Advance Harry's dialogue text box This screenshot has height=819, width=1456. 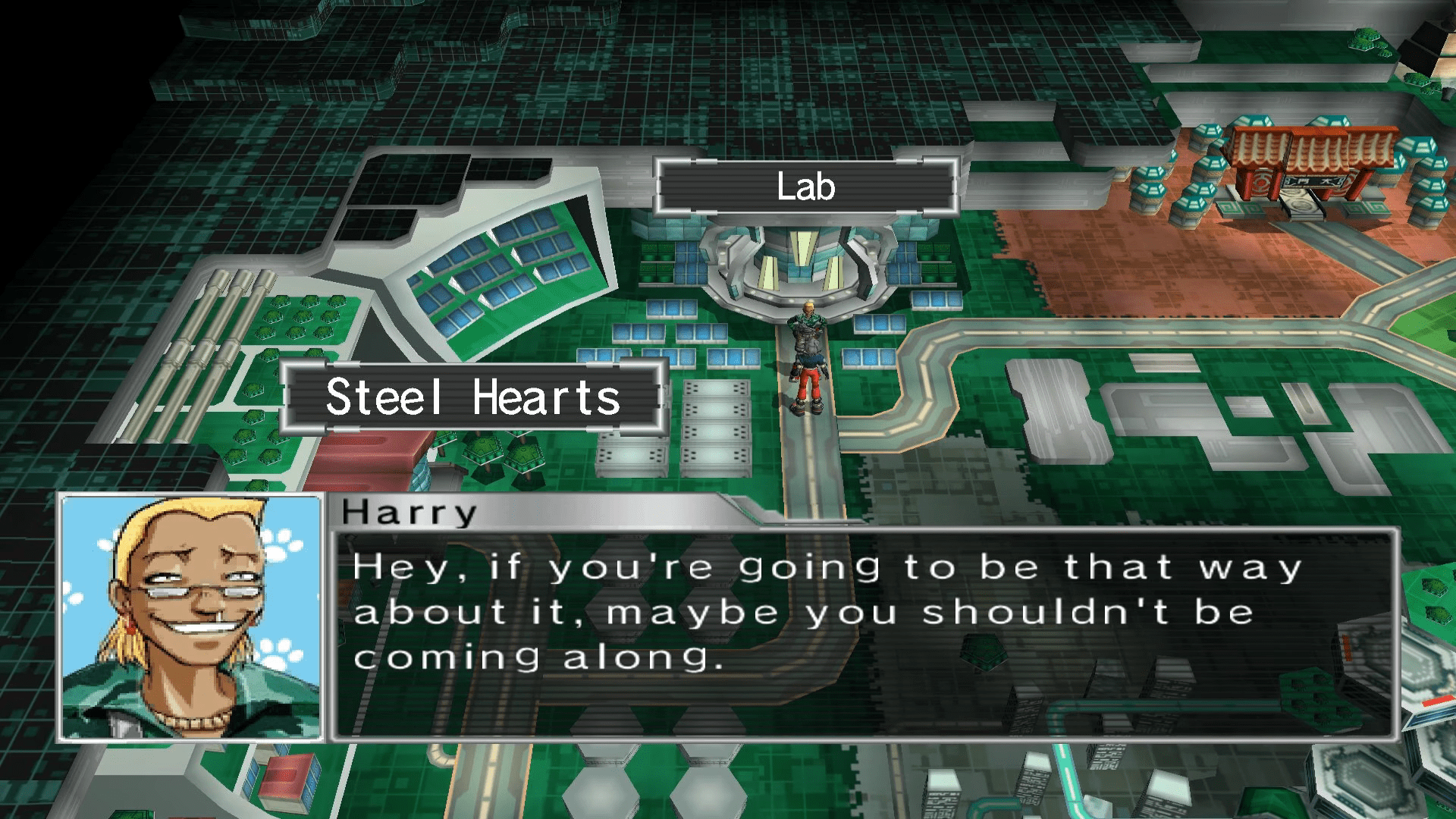(864, 634)
